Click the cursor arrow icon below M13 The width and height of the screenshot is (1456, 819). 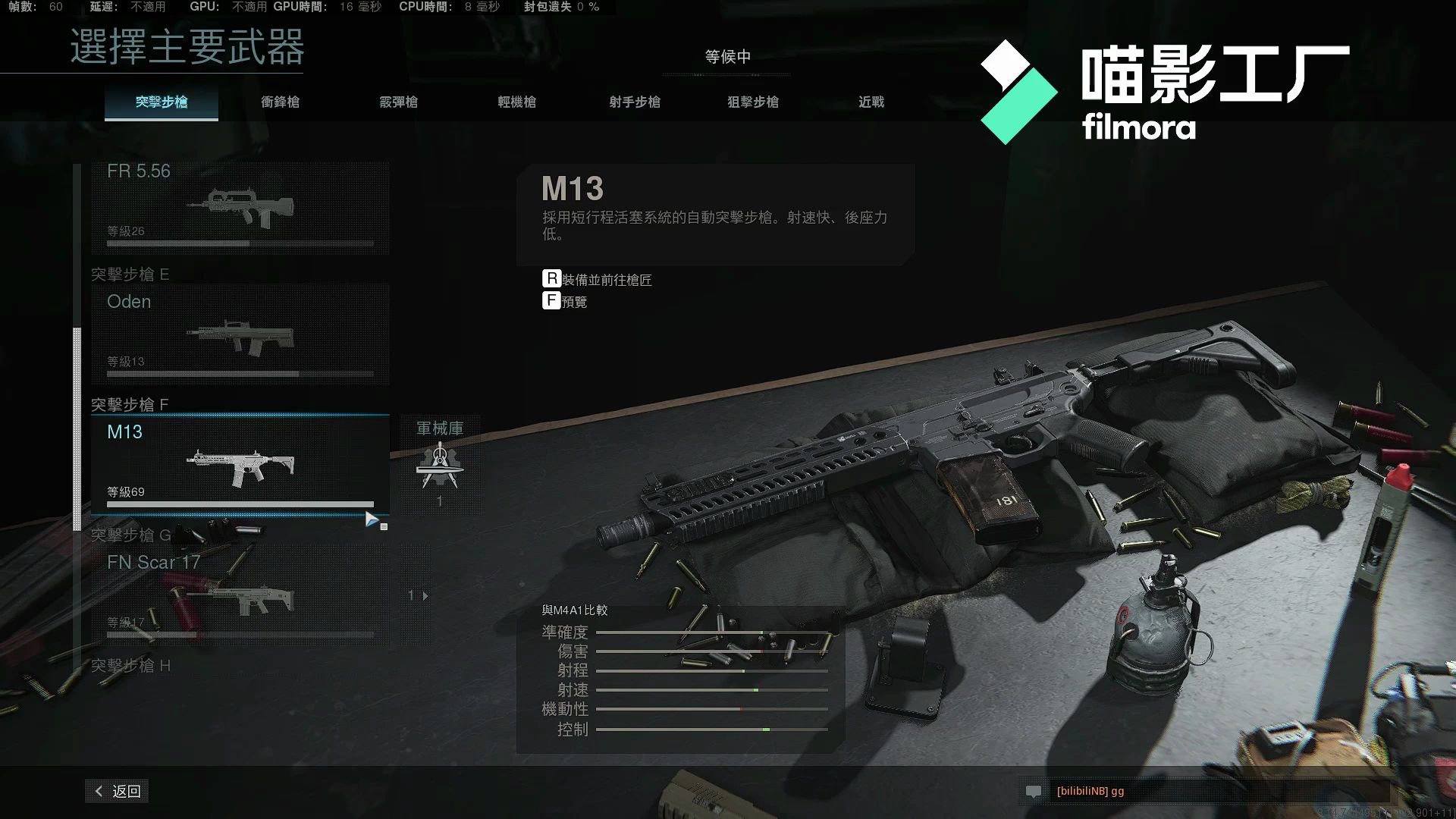[372, 519]
